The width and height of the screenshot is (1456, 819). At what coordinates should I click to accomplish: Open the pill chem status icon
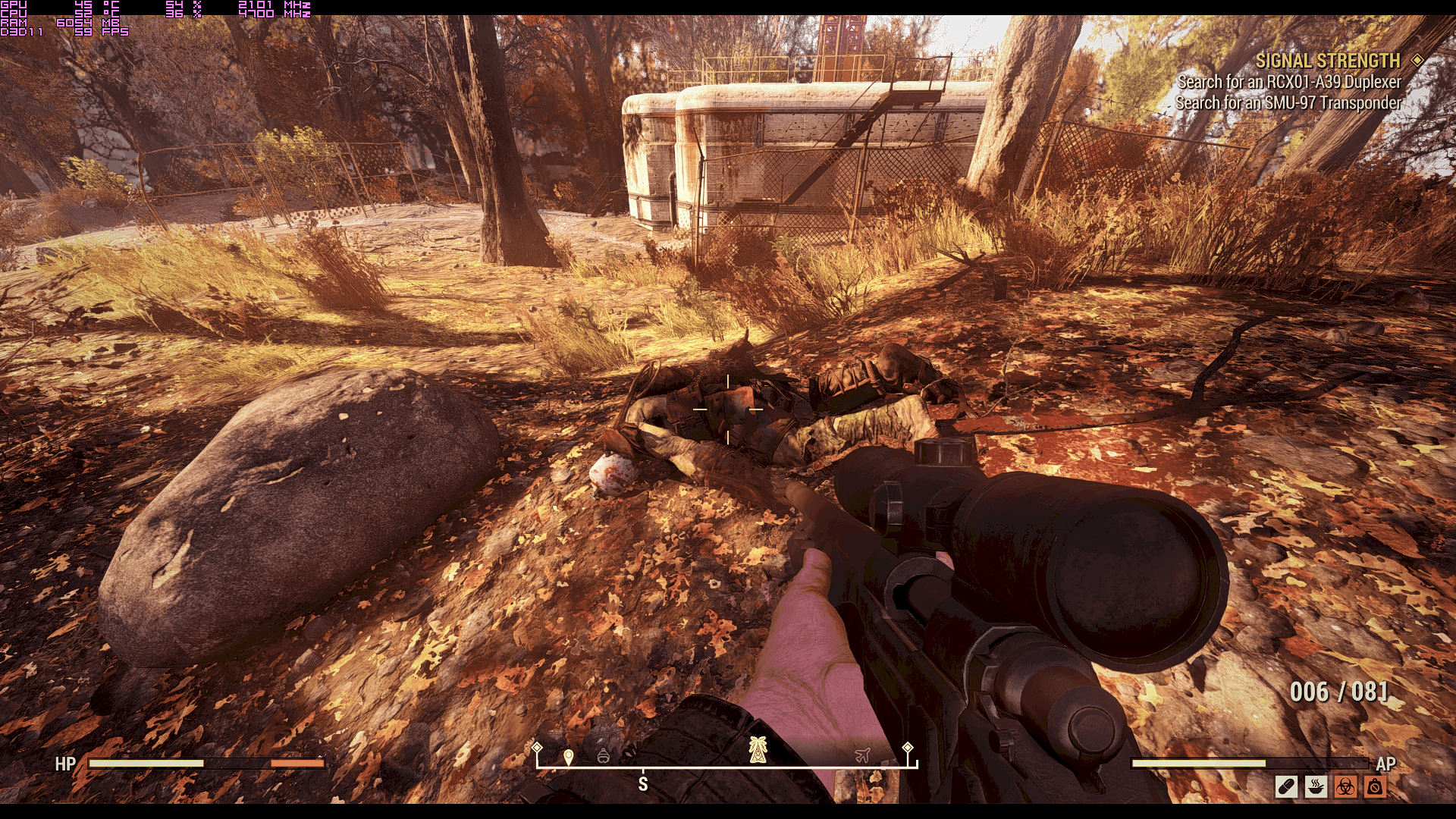coord(1287,786)
